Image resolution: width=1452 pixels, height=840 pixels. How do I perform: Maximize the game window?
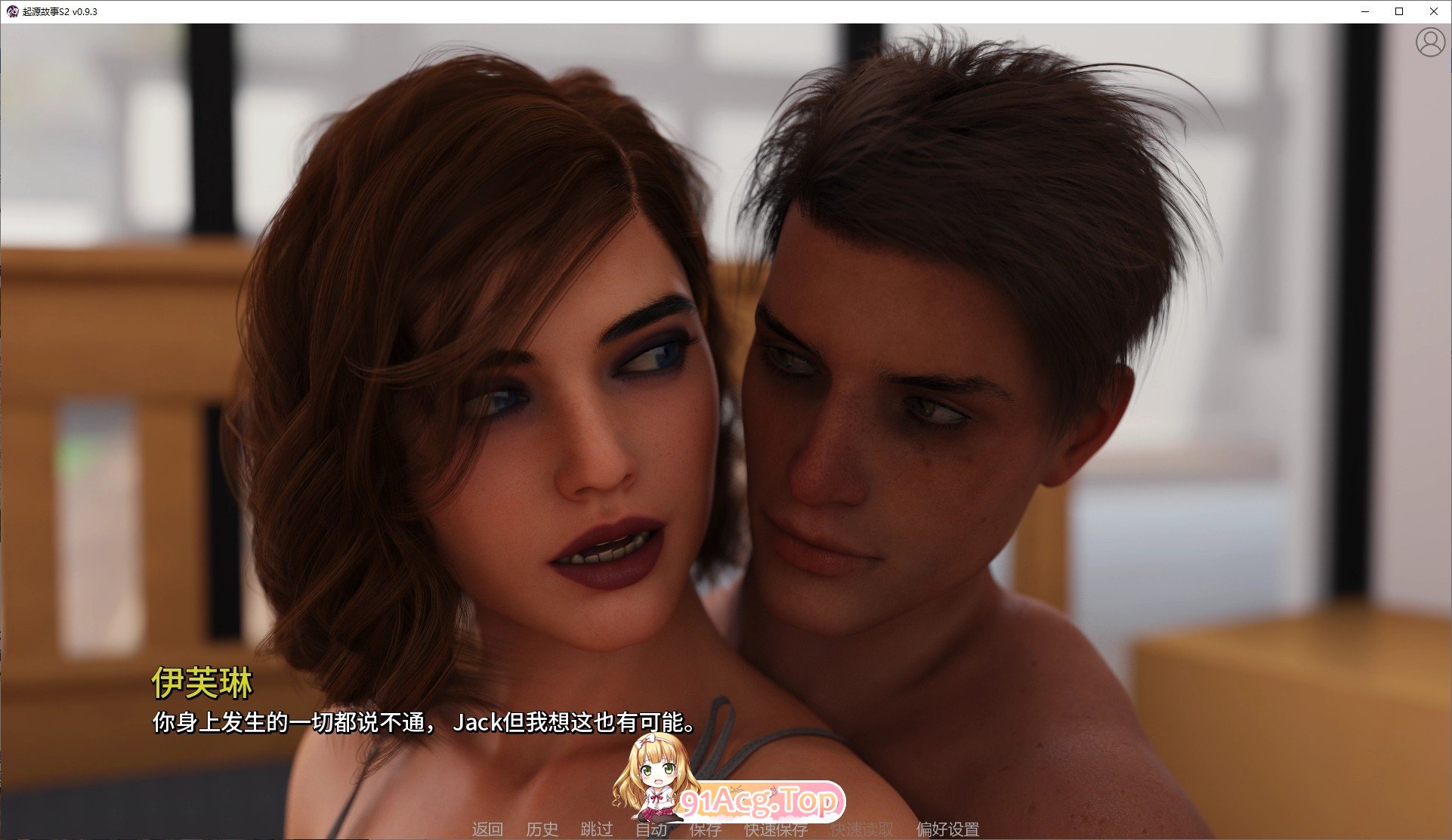[x=1399, y=11]
